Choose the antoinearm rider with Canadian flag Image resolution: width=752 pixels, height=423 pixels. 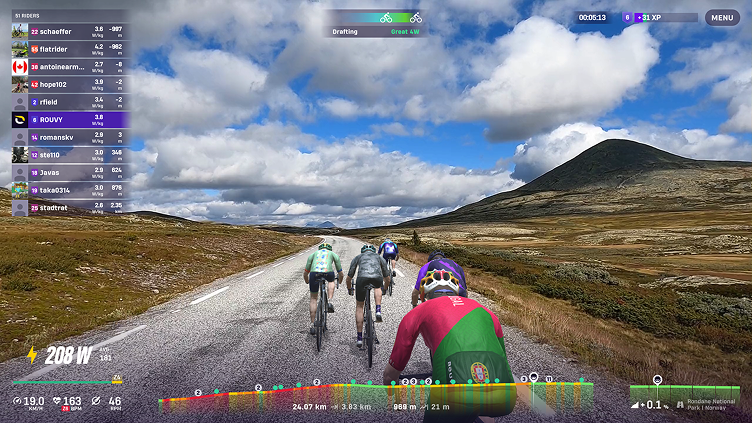(x=68, y=66)
